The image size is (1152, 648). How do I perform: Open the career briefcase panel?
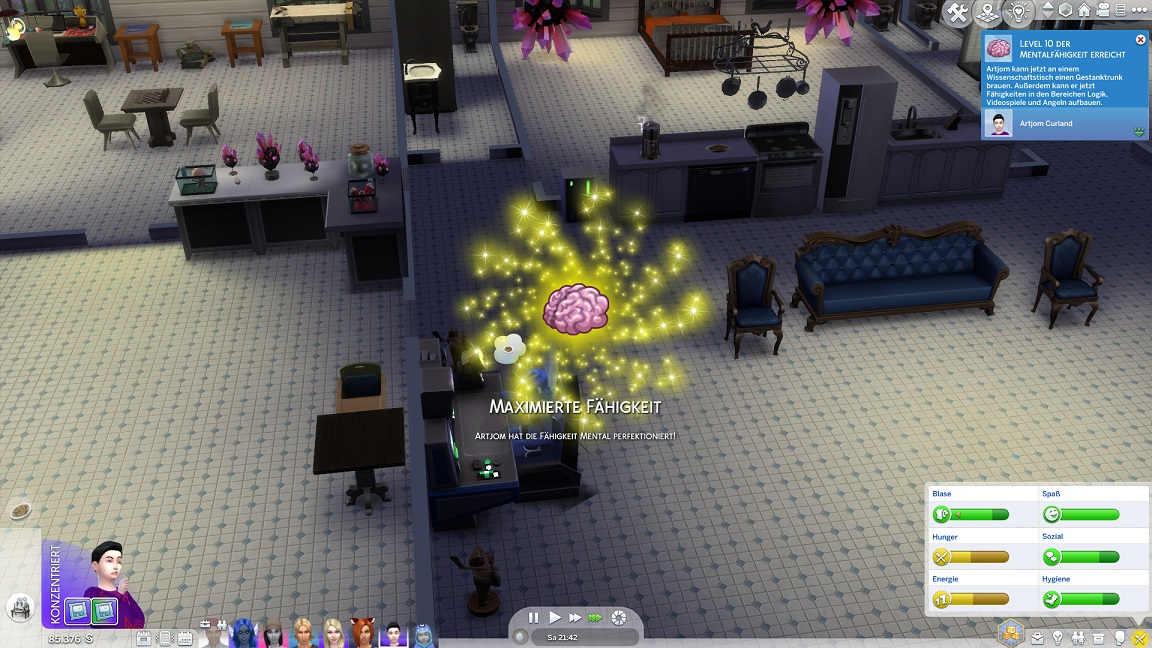(1038, 637)
